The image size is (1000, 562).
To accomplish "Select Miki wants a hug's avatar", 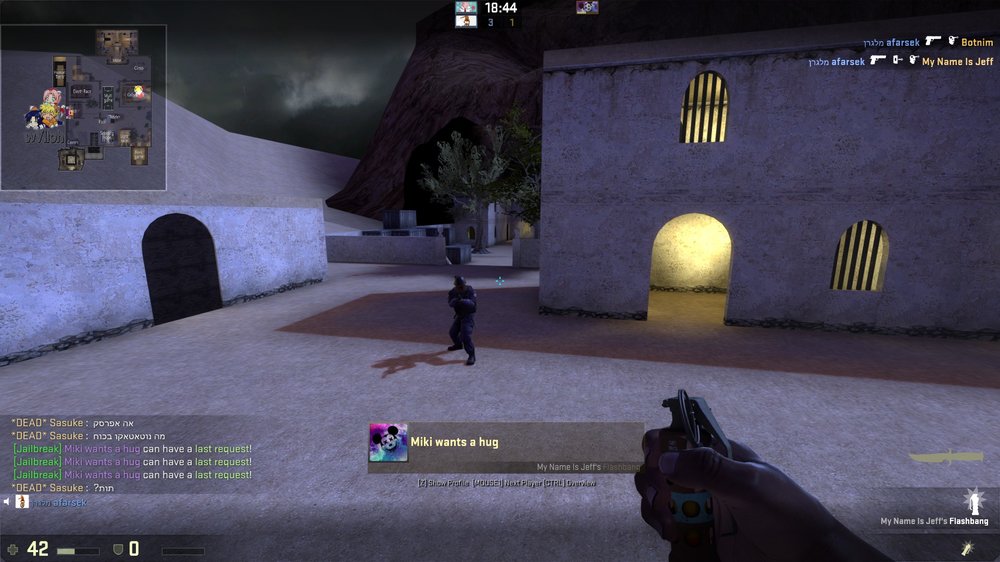I will click(x=388, y=442).
